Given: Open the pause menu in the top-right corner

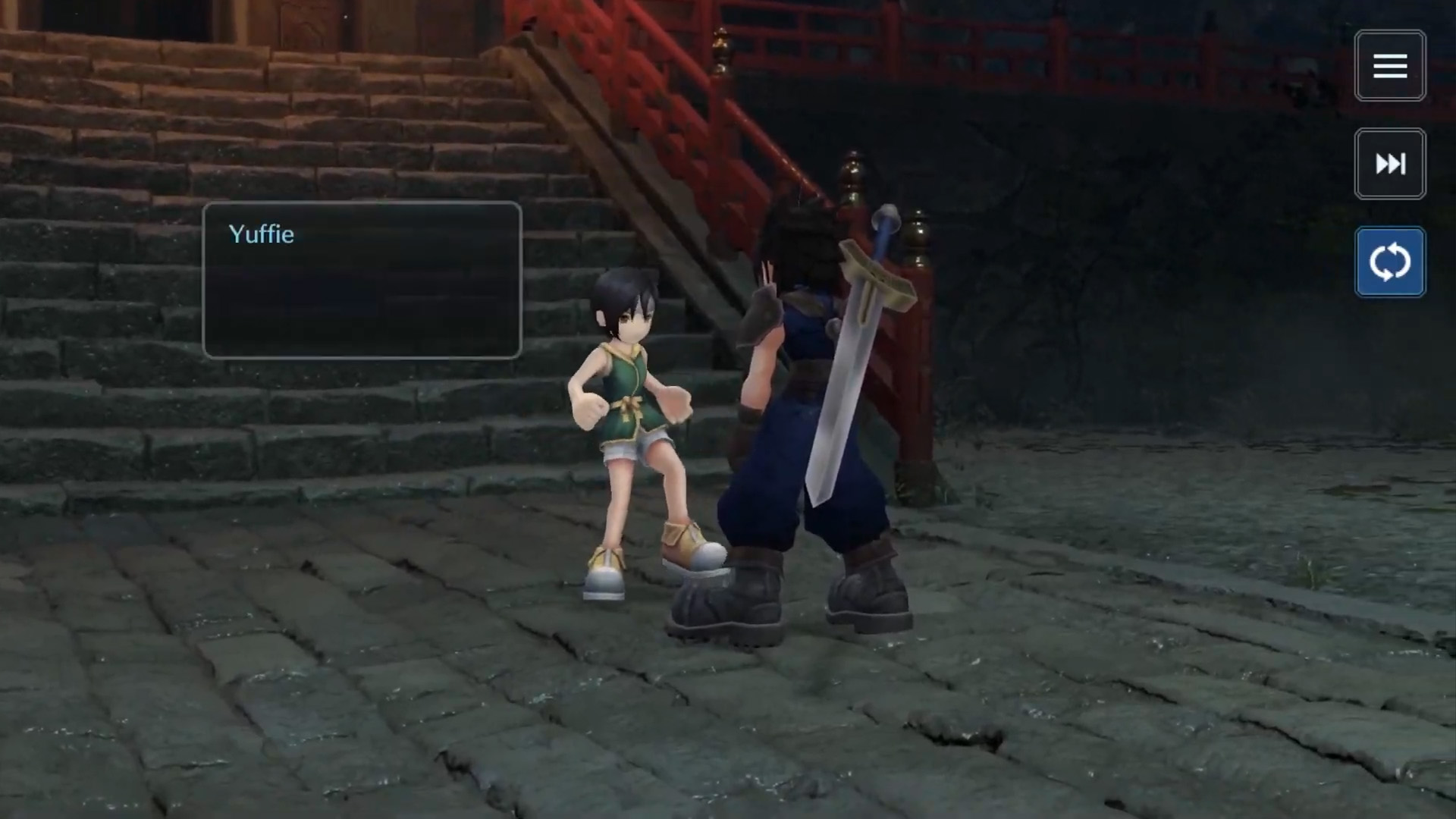Looking at the screenshot, I should coord(1390,66).
